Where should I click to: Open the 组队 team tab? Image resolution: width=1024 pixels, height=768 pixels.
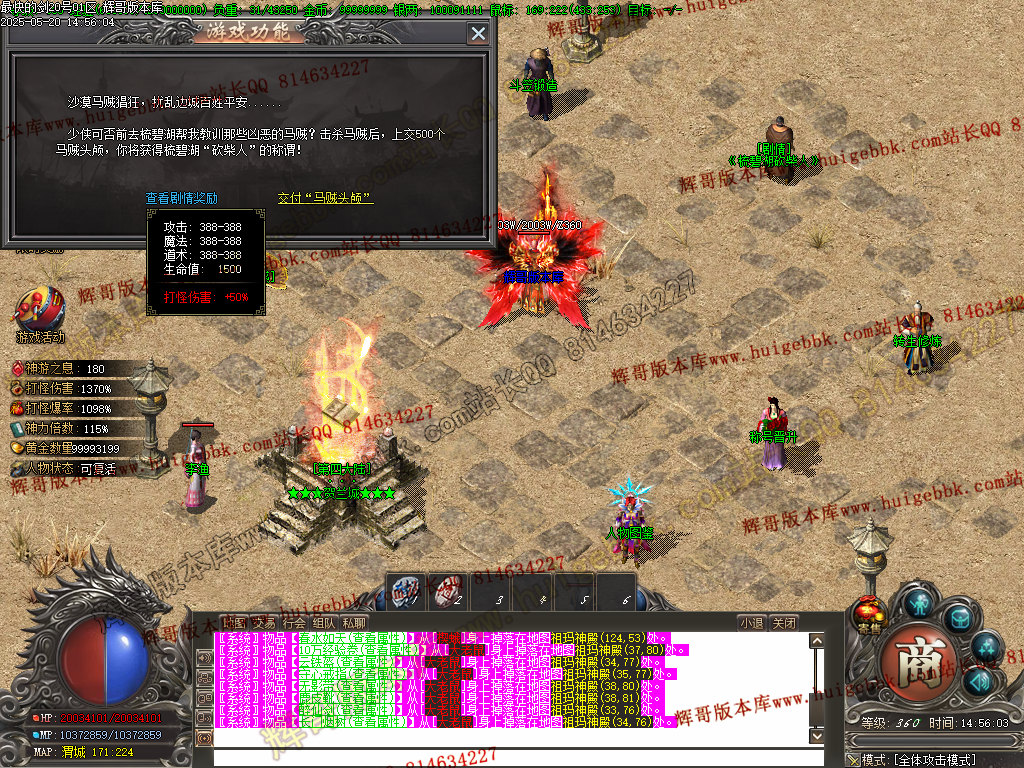point(324,622)
